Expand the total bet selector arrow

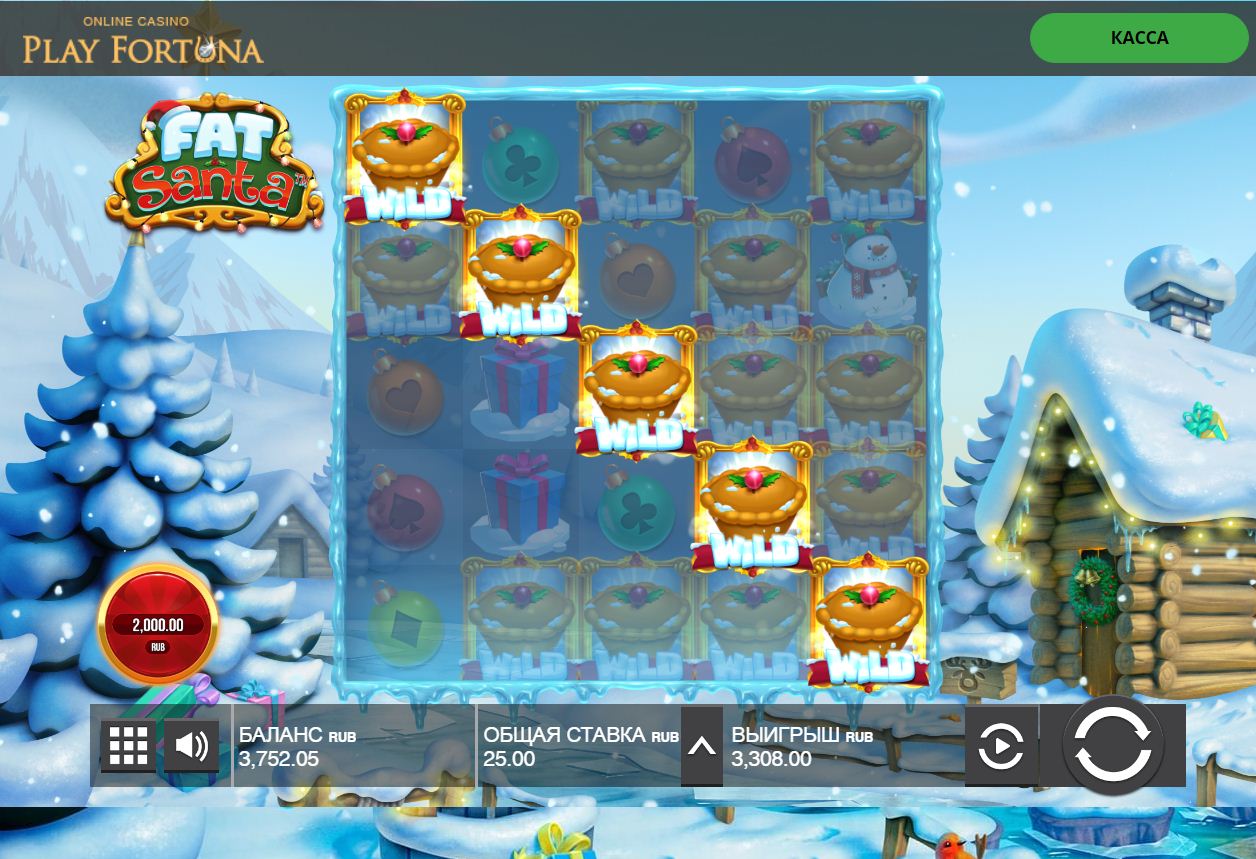pos(702,746)
